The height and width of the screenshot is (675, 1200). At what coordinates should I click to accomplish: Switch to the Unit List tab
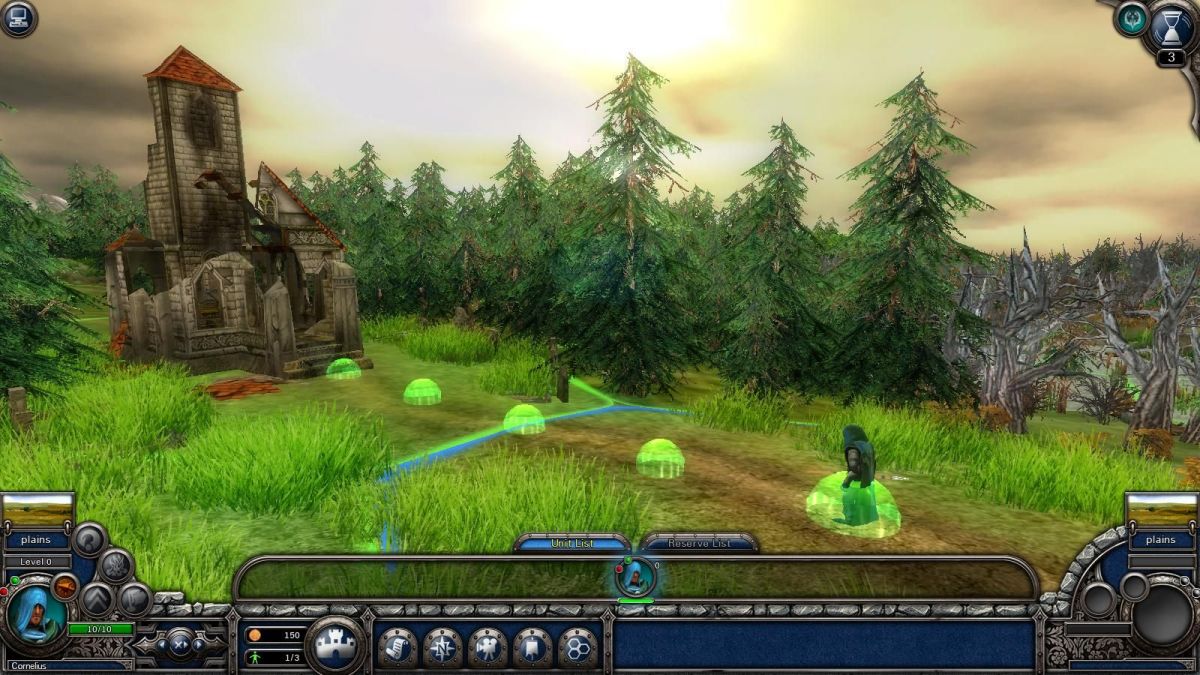pos(572,543)
